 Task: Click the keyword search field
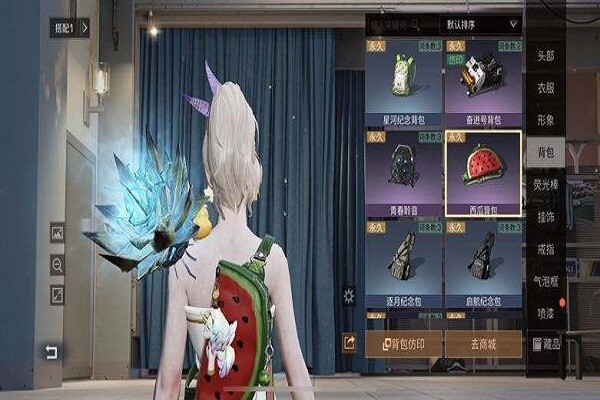[x=400, y=24]
